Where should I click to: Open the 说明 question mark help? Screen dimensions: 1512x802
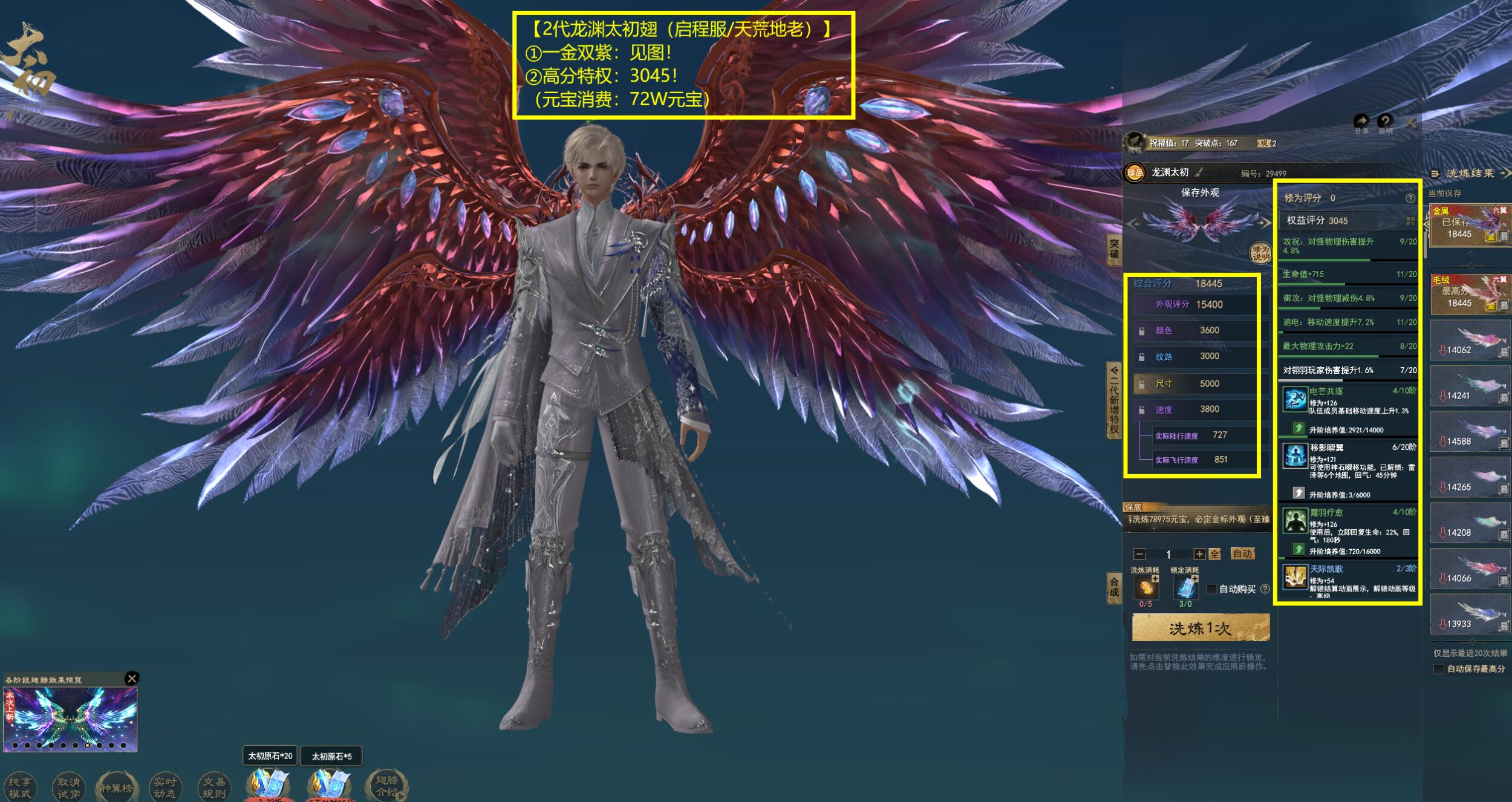(1385, 122)
